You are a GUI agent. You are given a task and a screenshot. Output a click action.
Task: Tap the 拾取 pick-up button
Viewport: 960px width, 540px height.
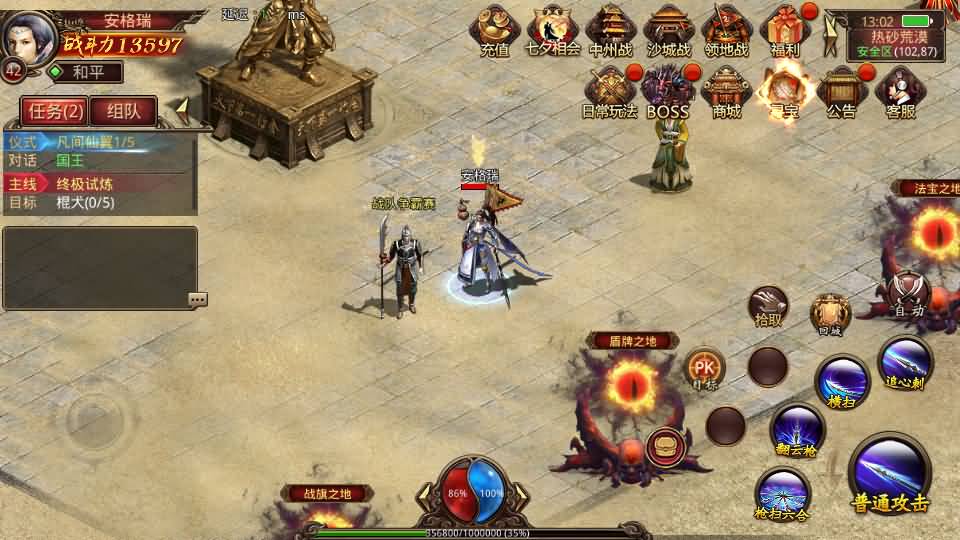click(x=768, y=305)
